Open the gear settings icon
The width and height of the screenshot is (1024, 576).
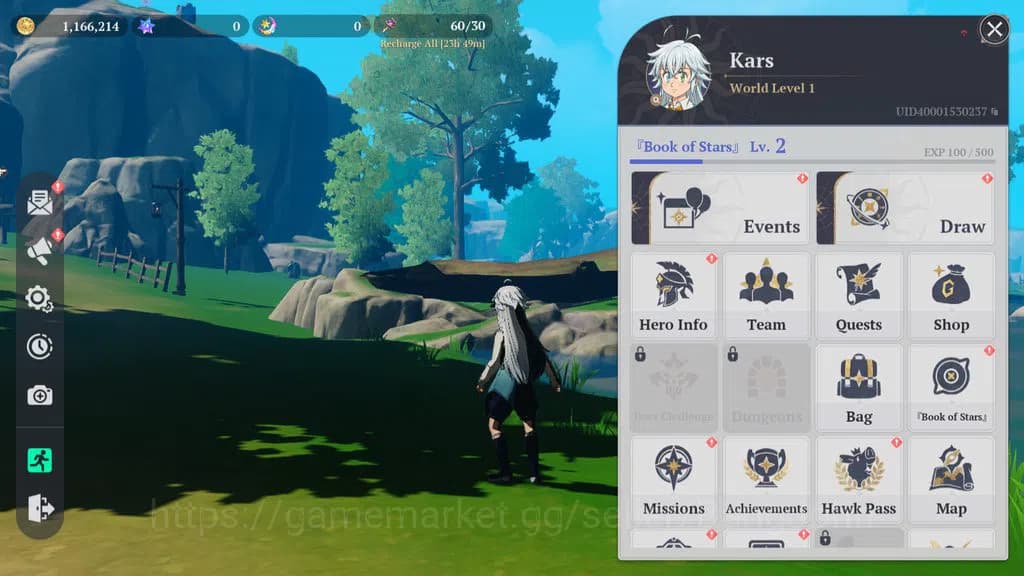pyautogui.click(x=40, y=298)
